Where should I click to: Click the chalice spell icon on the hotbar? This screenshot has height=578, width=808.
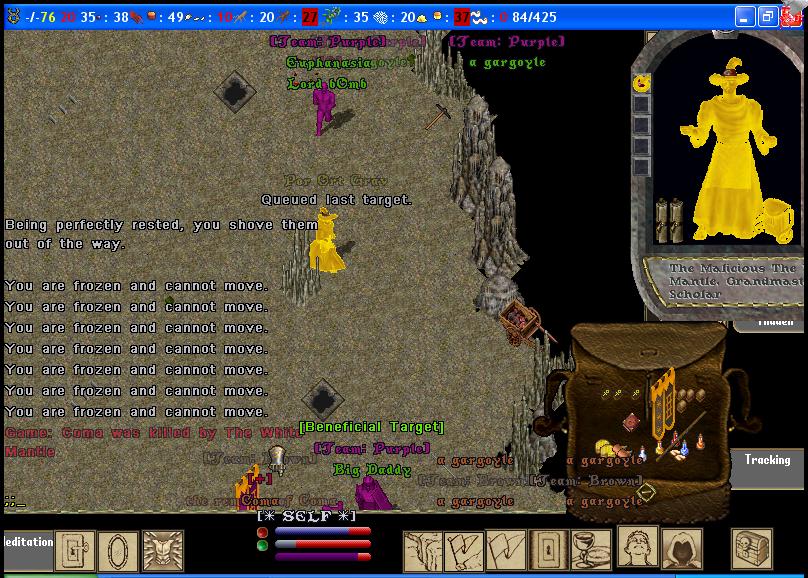590,549
